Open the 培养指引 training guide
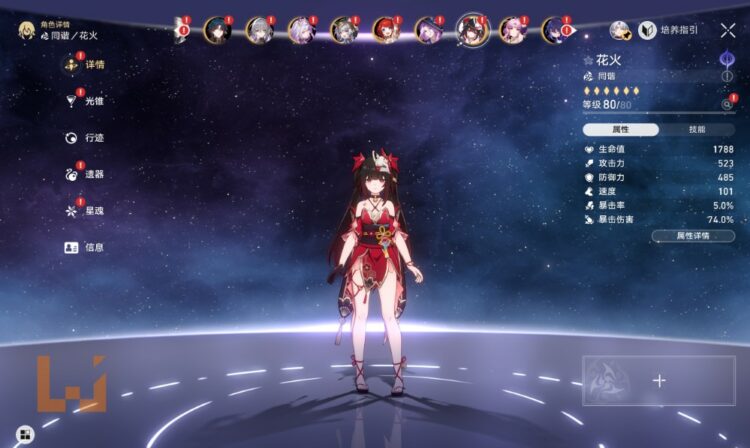 click(669, 31)
